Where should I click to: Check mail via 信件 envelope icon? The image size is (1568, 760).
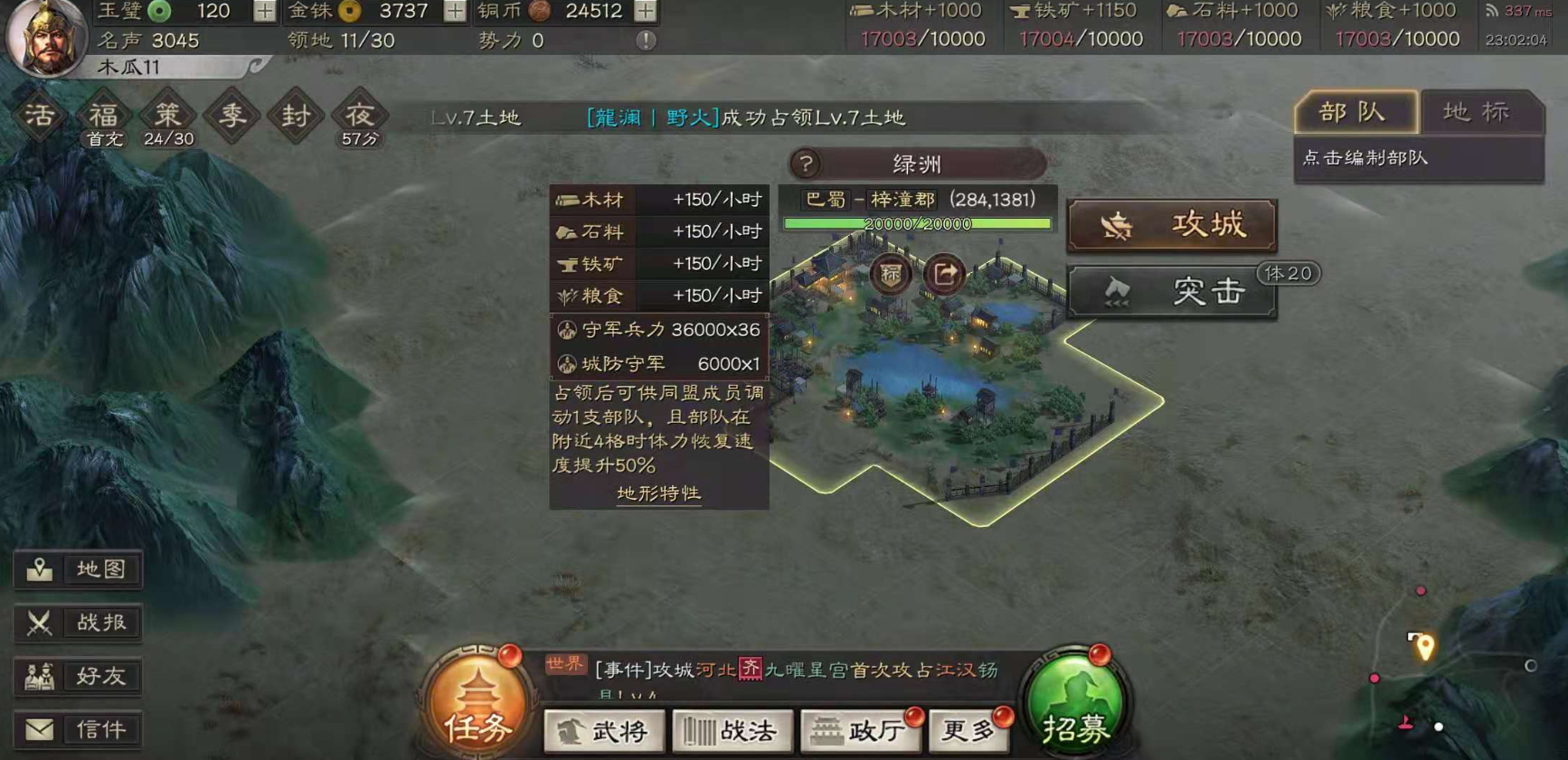click(x=78, y=729)
